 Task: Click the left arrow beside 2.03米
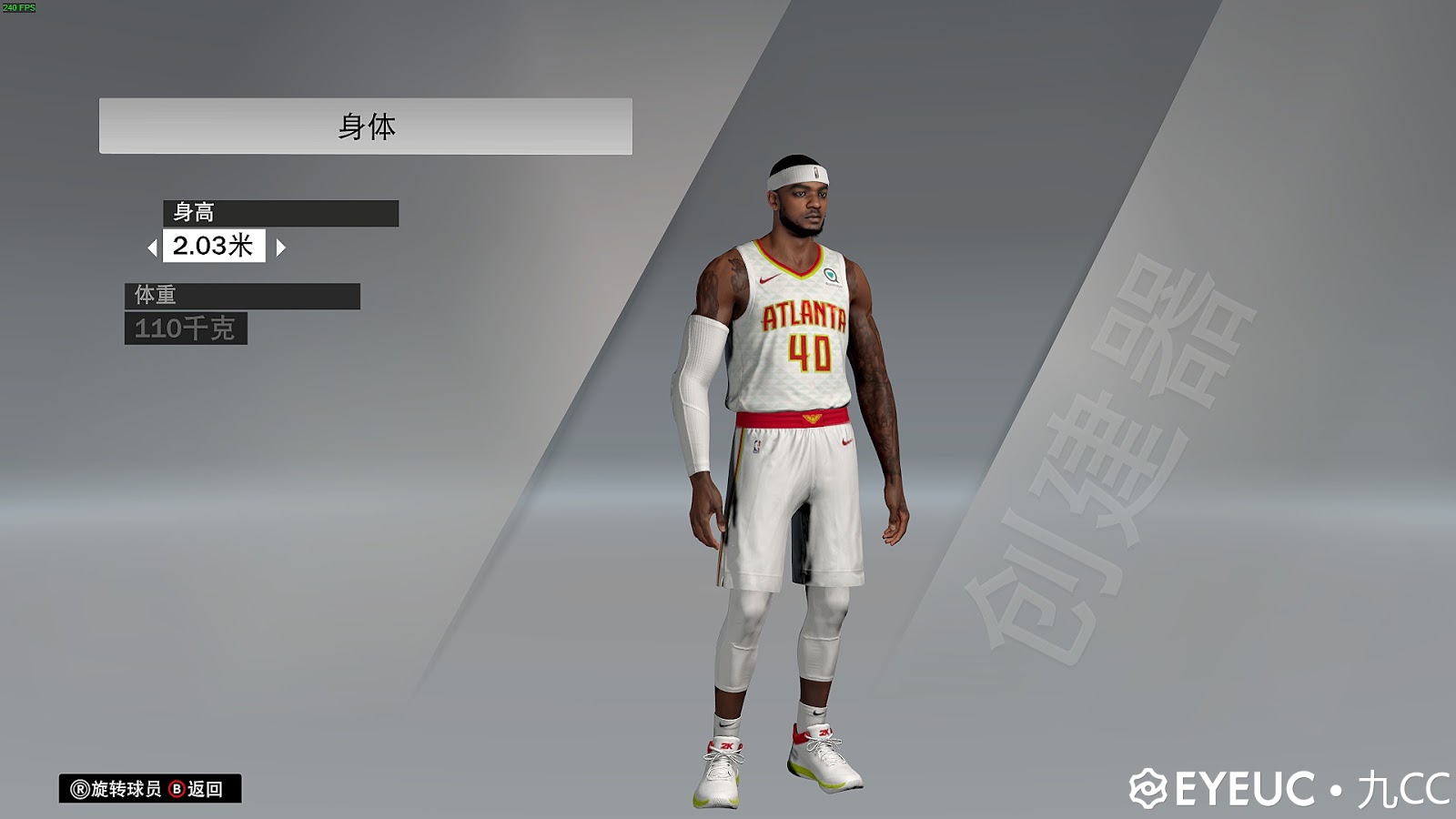coord(154,247)
